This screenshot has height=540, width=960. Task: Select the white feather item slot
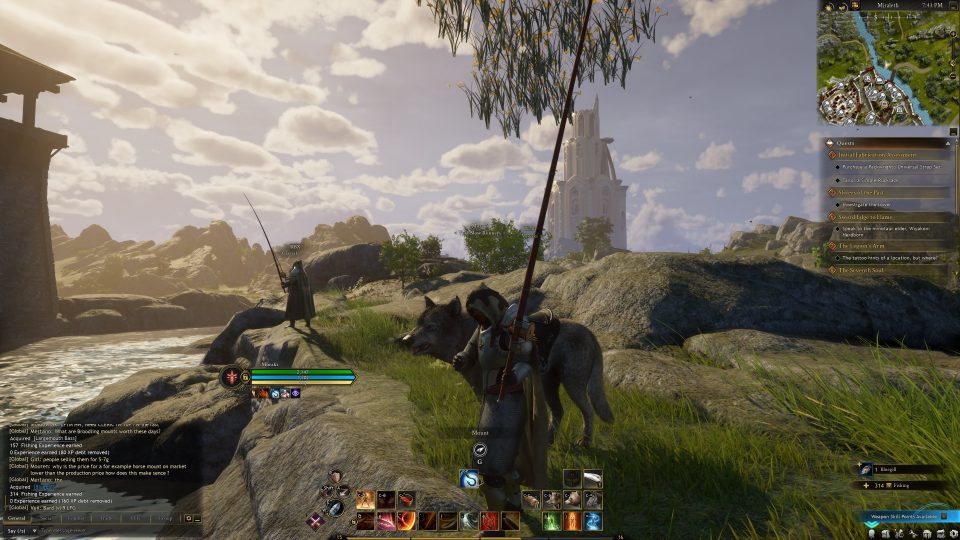click(x=592, y=479)
